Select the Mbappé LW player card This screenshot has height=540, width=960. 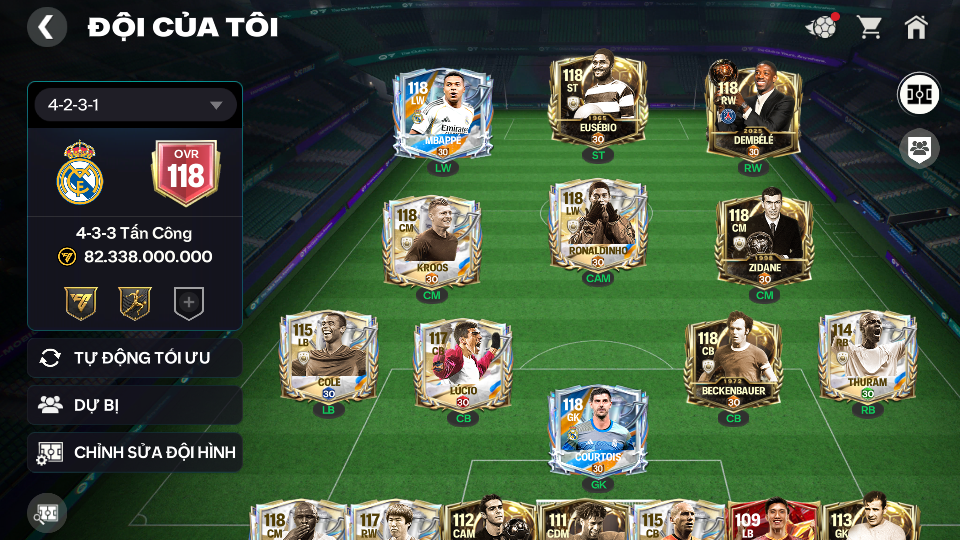coord(442,113)
